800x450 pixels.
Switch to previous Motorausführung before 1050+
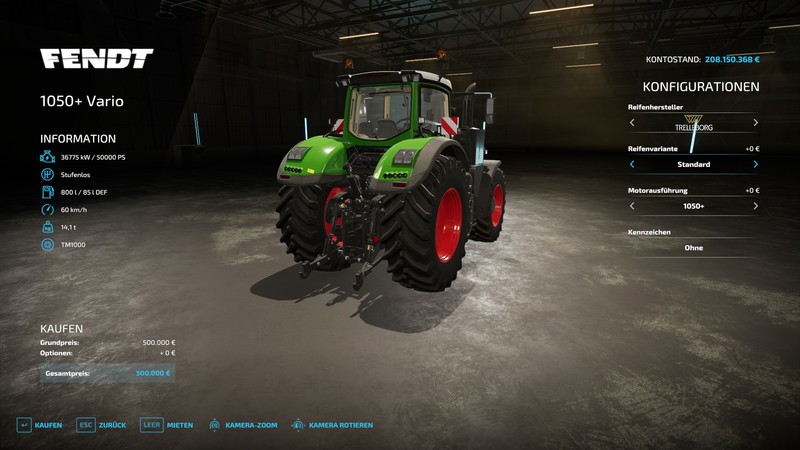point(632,206)
